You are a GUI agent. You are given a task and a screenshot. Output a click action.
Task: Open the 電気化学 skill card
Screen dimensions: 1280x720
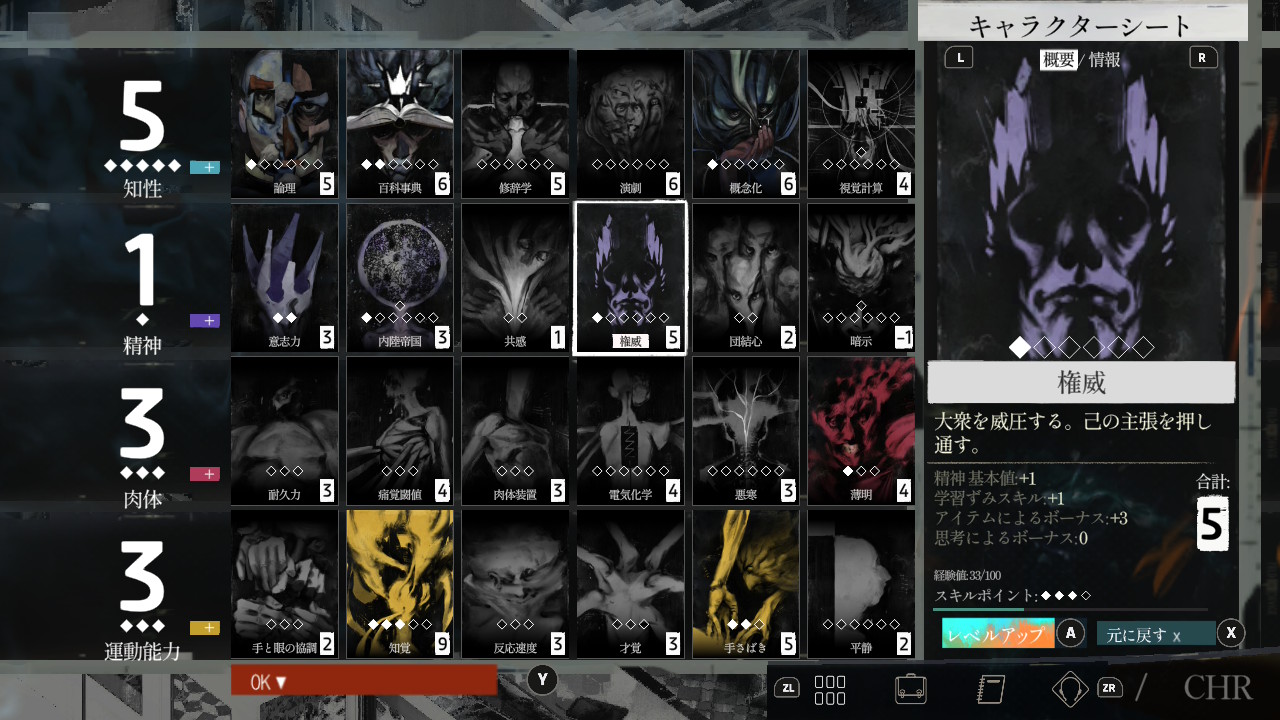[630, 431]
